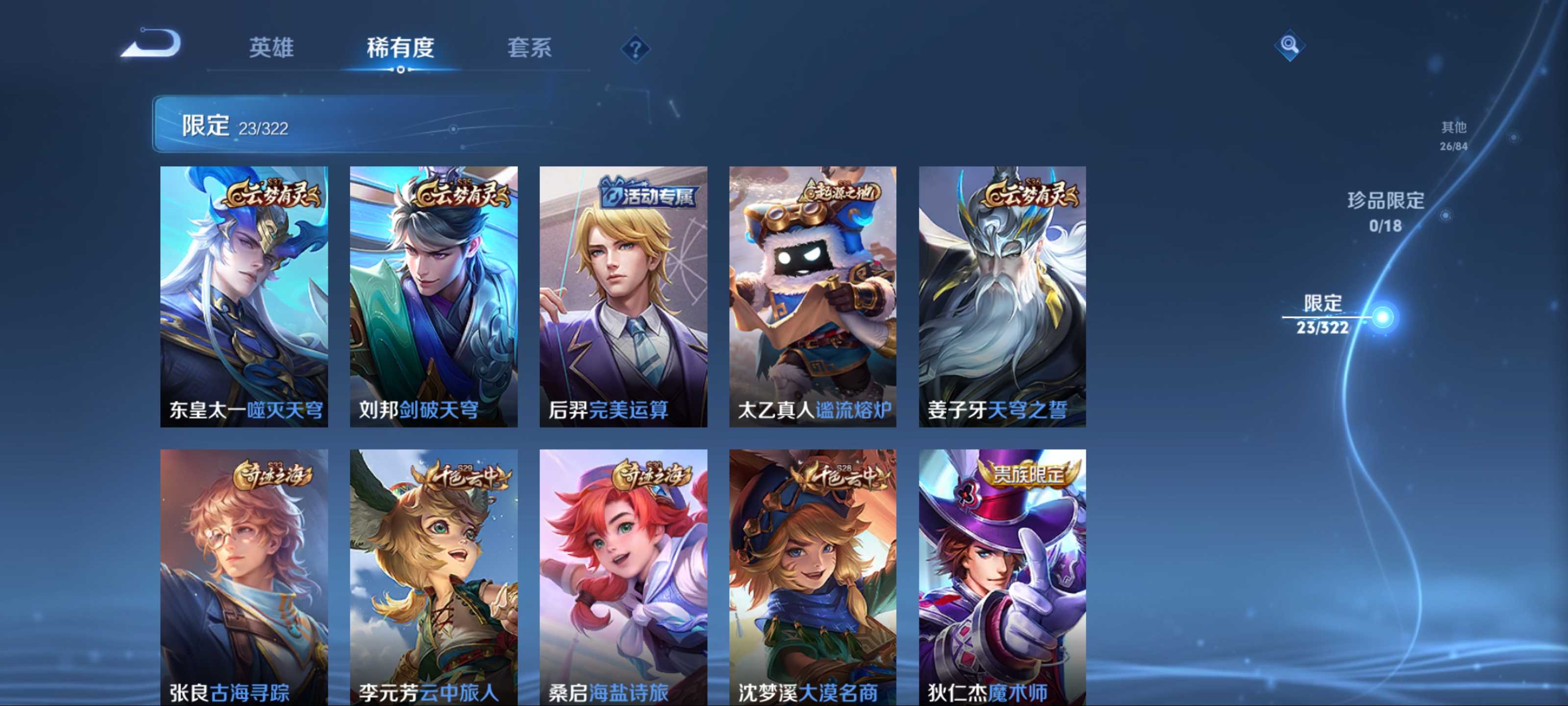View the 姜子牙 天穹之誓 skin card
Viewport: 1568px width, 706px height.
pyautogui.click(x=1002, y=297)
